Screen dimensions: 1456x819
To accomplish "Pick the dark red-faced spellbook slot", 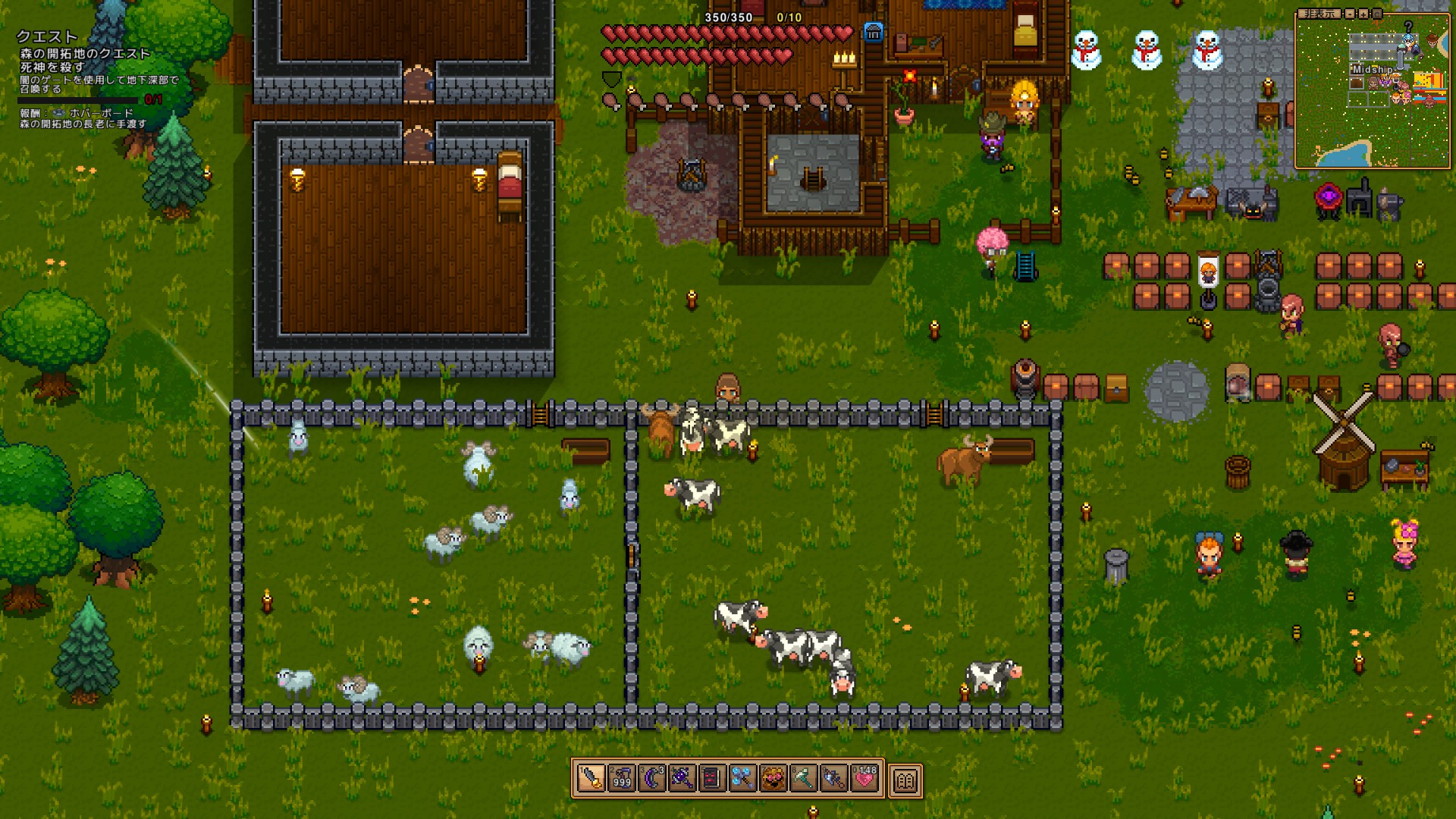I will click(712, 778).
